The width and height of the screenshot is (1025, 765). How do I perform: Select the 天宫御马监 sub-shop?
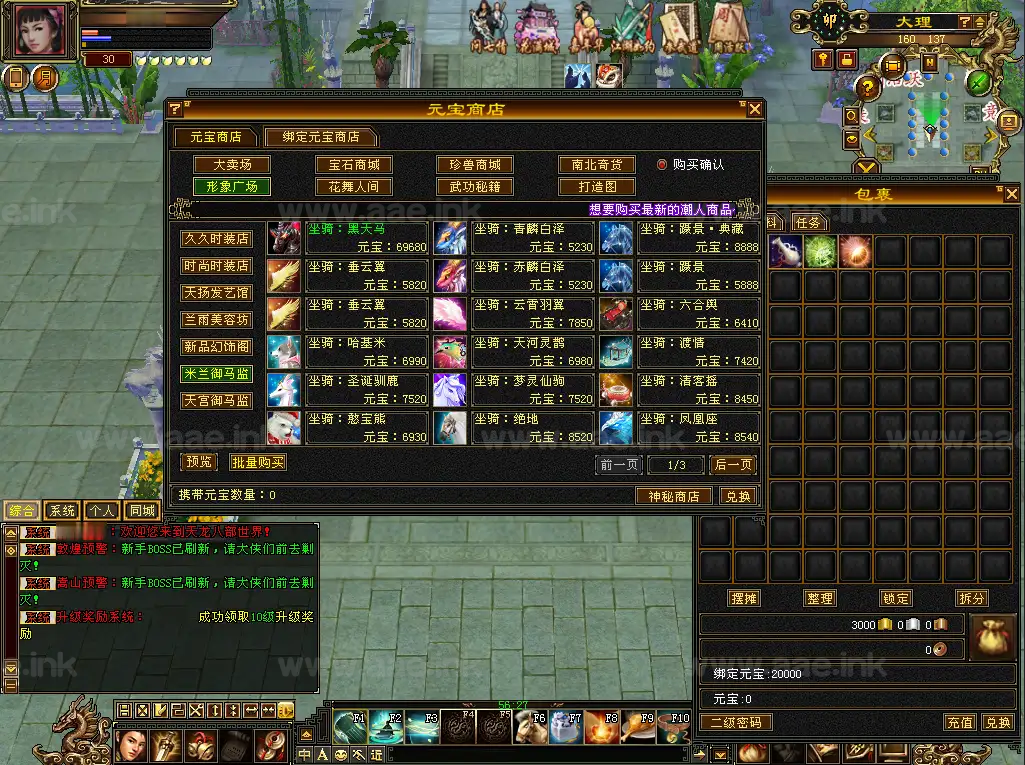(216, 400)
